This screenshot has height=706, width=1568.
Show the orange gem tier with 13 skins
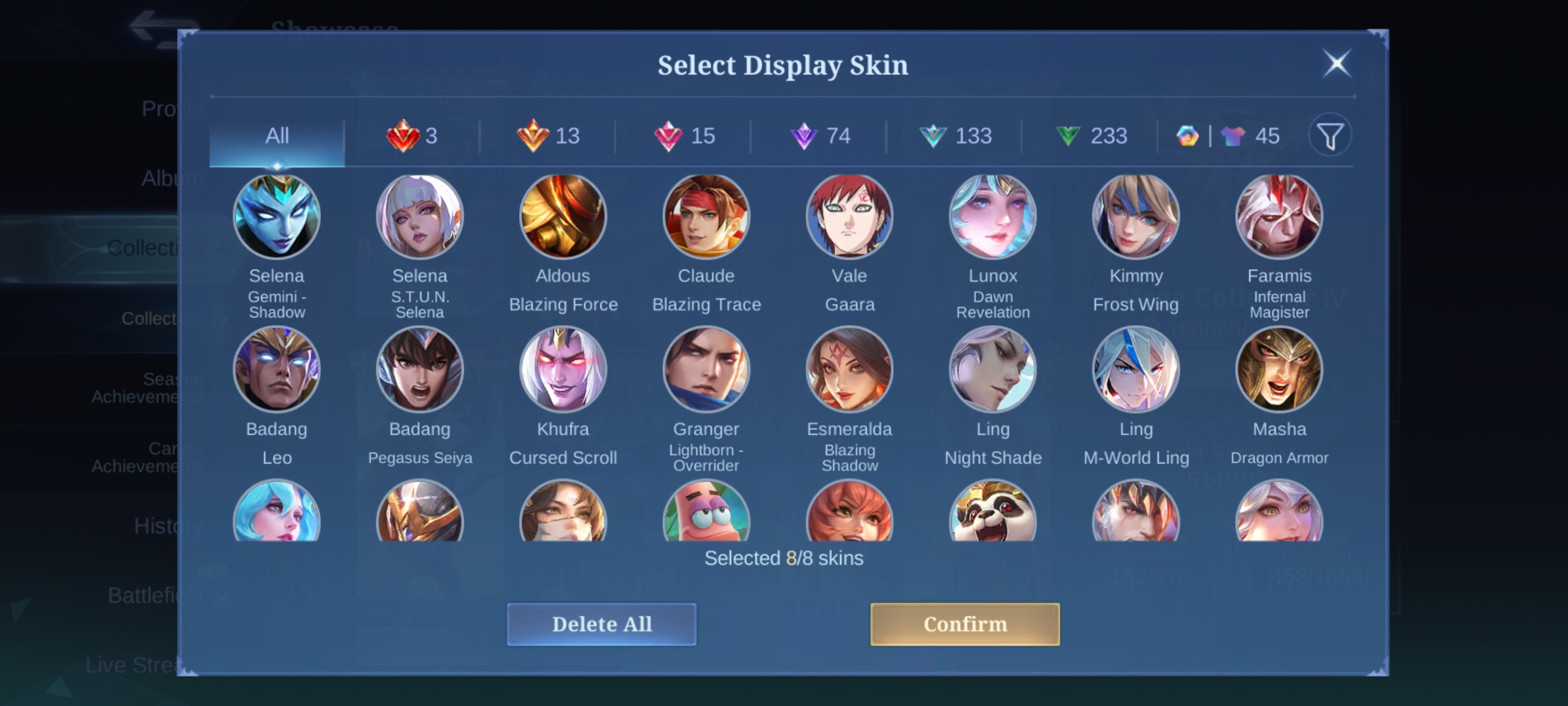[x=548, y=136]
